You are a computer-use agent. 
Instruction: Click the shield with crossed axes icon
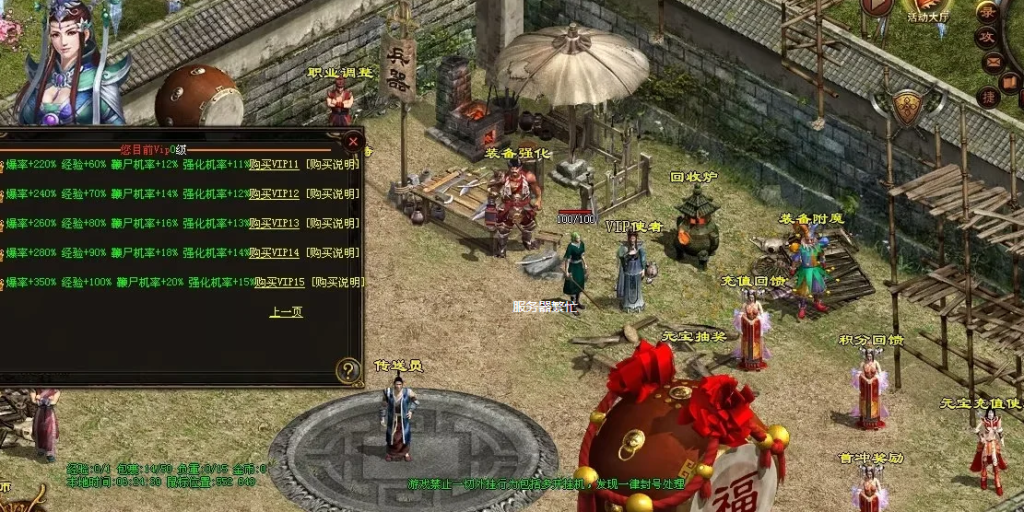[906, 107]
